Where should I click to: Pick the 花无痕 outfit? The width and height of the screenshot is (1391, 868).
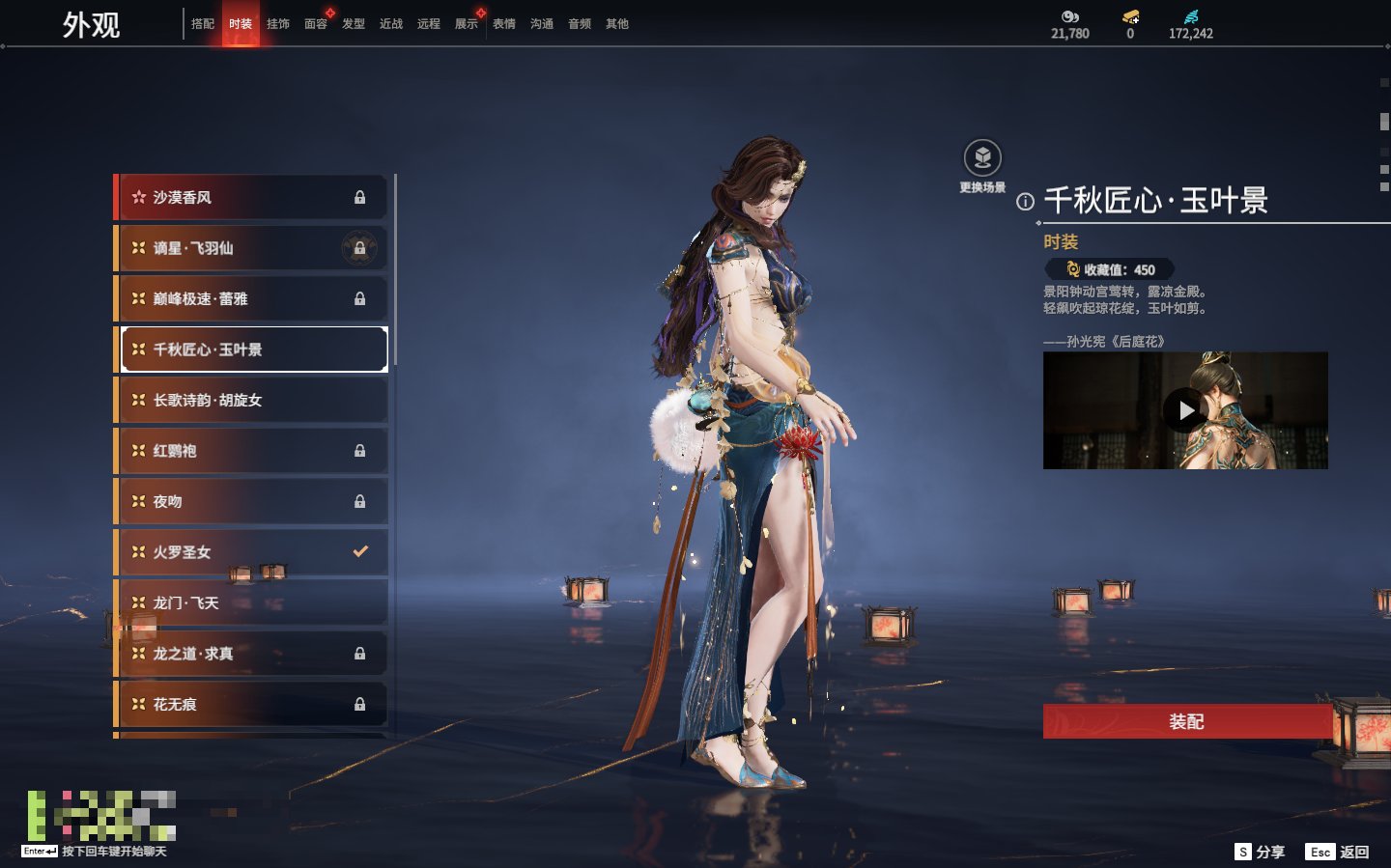pos(251,705)
